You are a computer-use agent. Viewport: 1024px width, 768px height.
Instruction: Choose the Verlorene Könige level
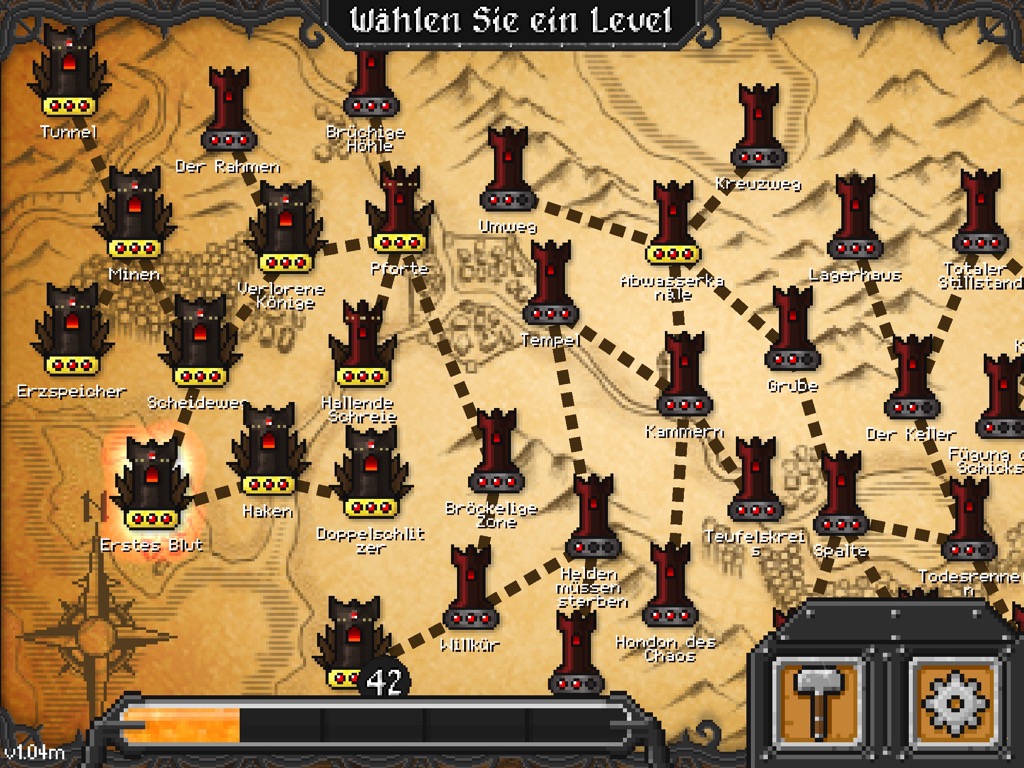point(285,229)
